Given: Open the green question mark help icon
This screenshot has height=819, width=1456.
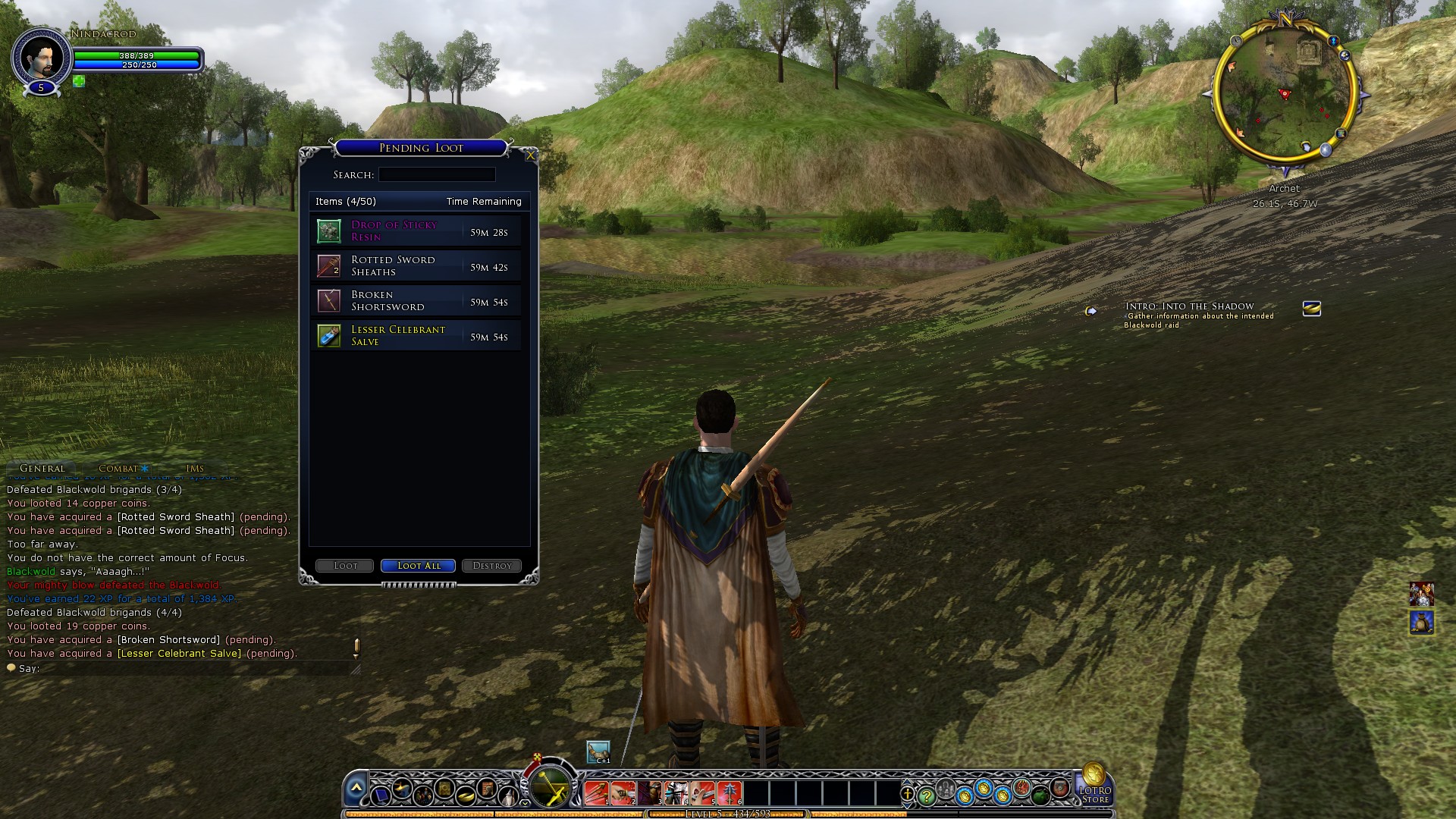Looking at the screenshot, I should [x=926, y=796].
